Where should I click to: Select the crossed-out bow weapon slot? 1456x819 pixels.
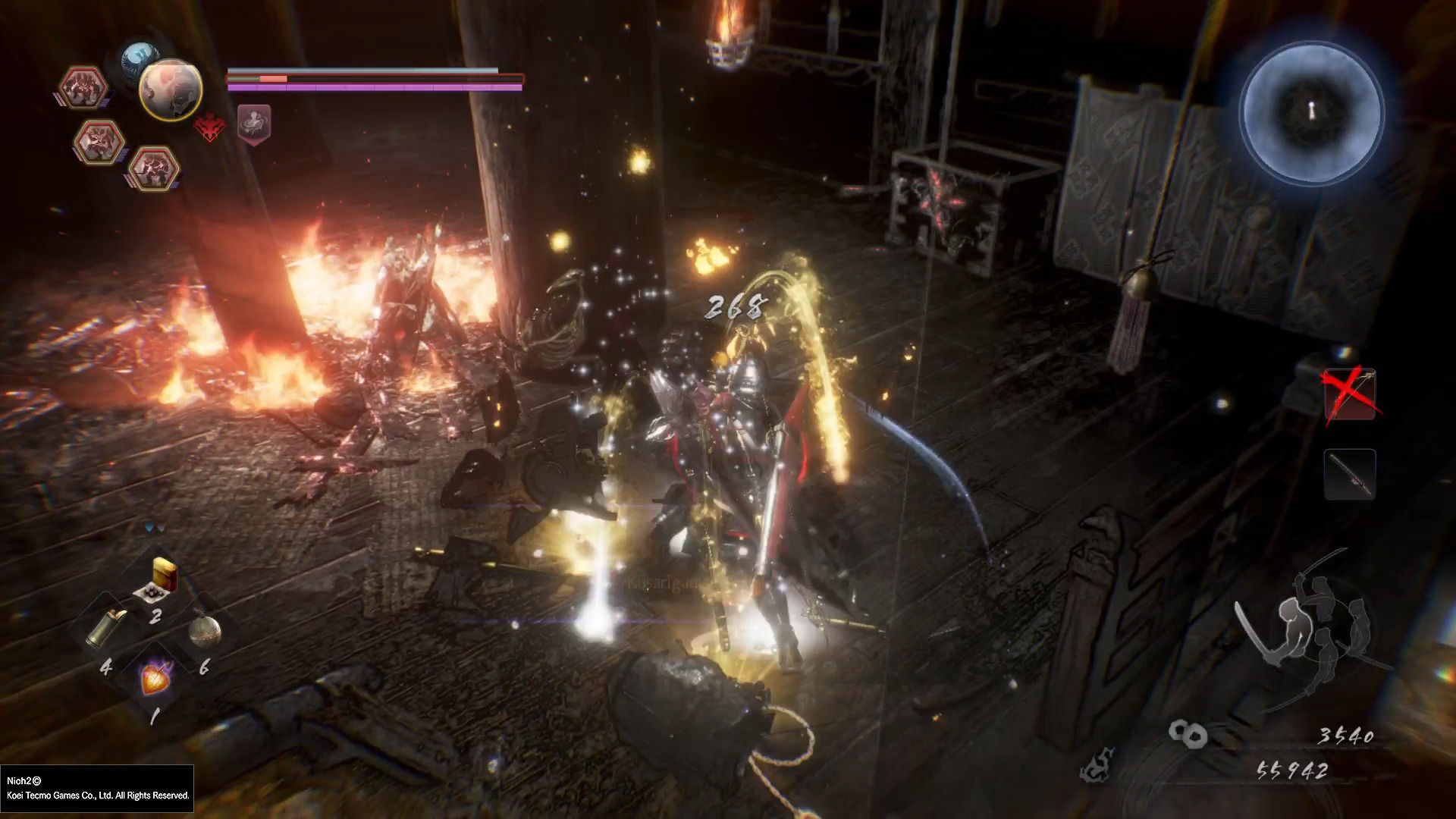1349,394
